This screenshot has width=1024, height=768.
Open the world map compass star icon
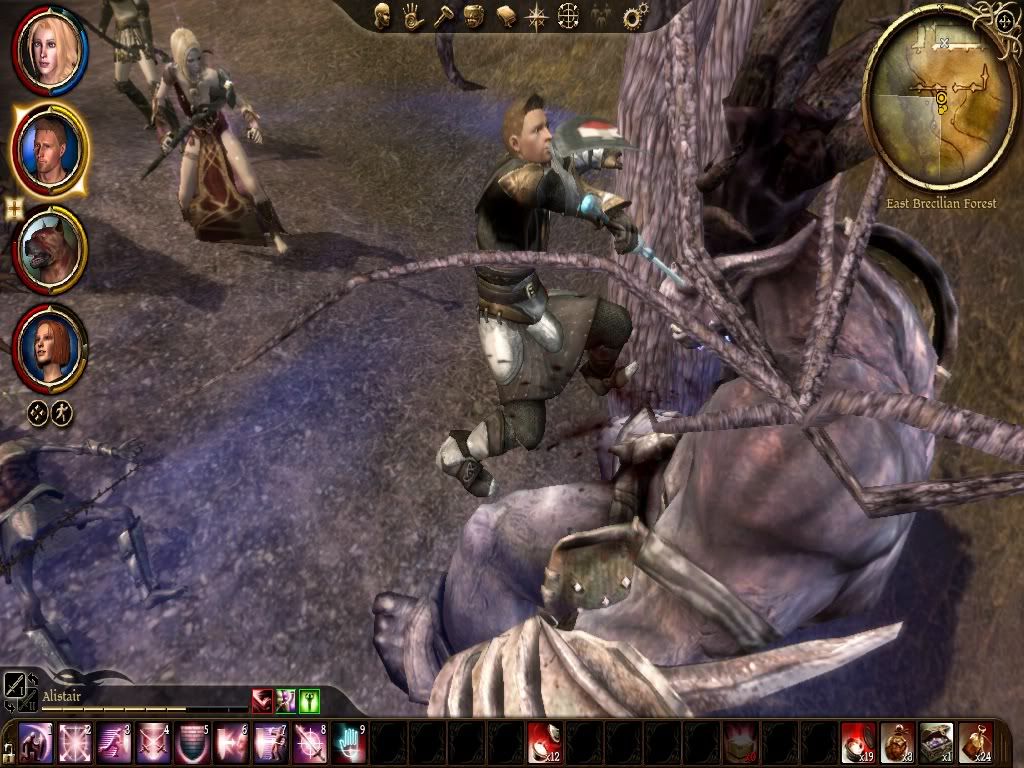click(x=538, y=16)
